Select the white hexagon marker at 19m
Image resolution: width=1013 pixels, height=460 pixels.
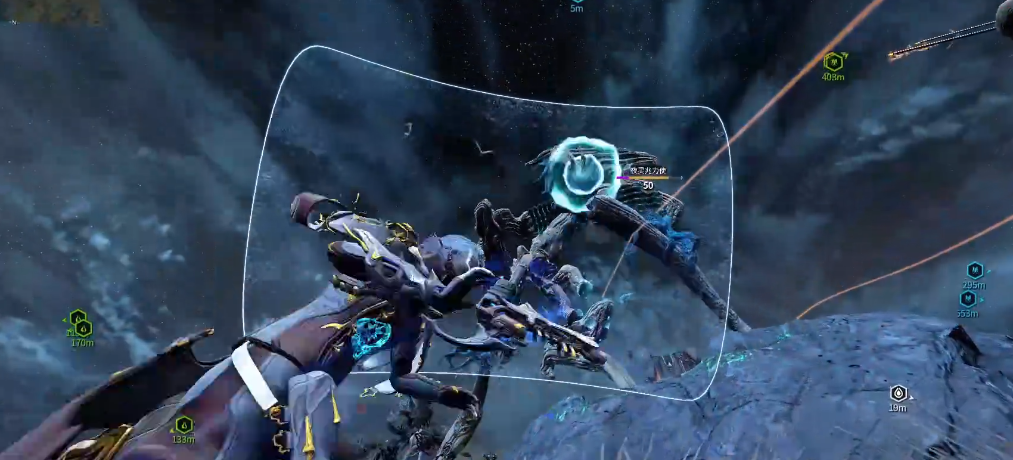898,393
